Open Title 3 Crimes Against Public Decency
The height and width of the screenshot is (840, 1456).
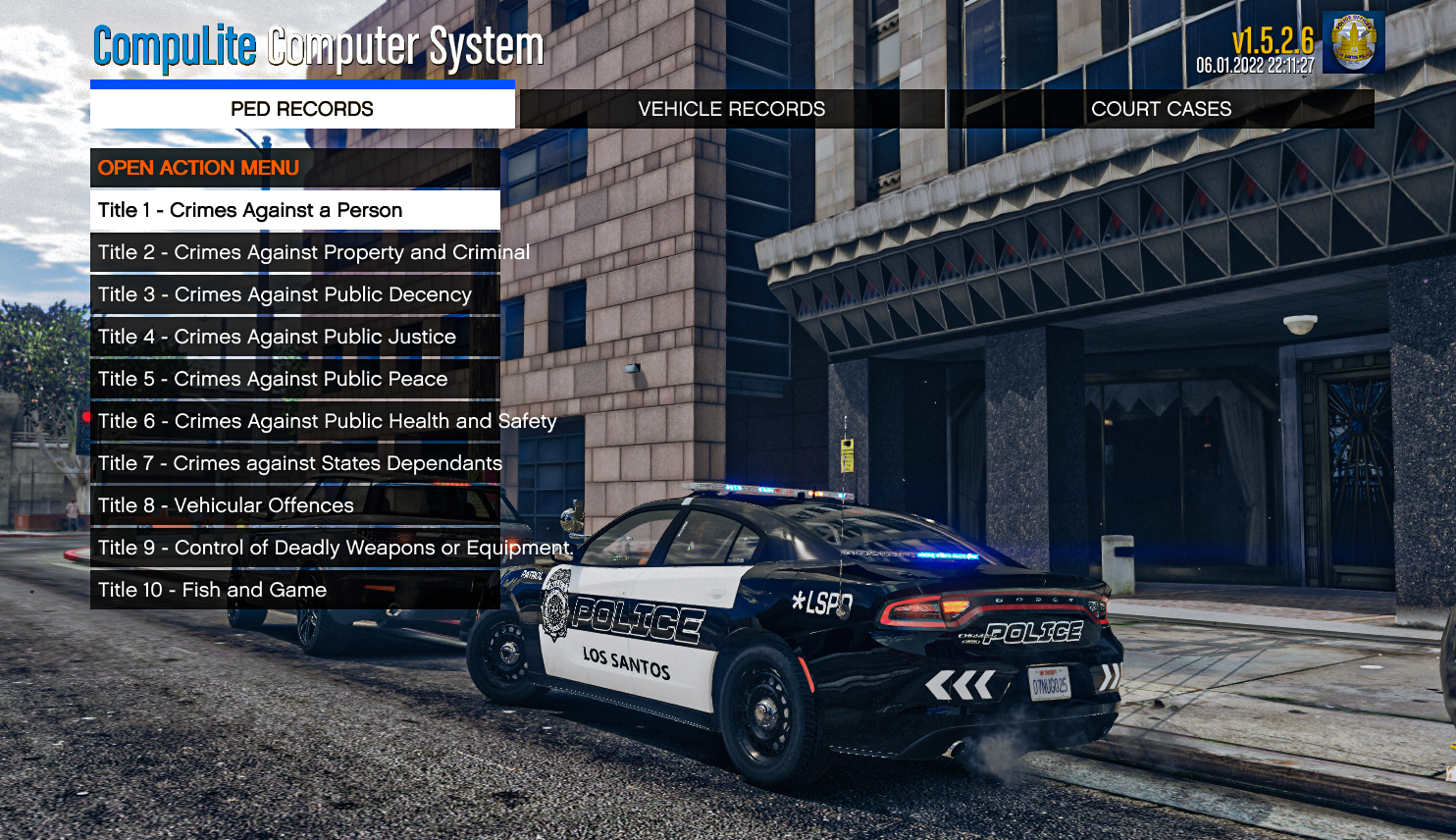[294, 294]
